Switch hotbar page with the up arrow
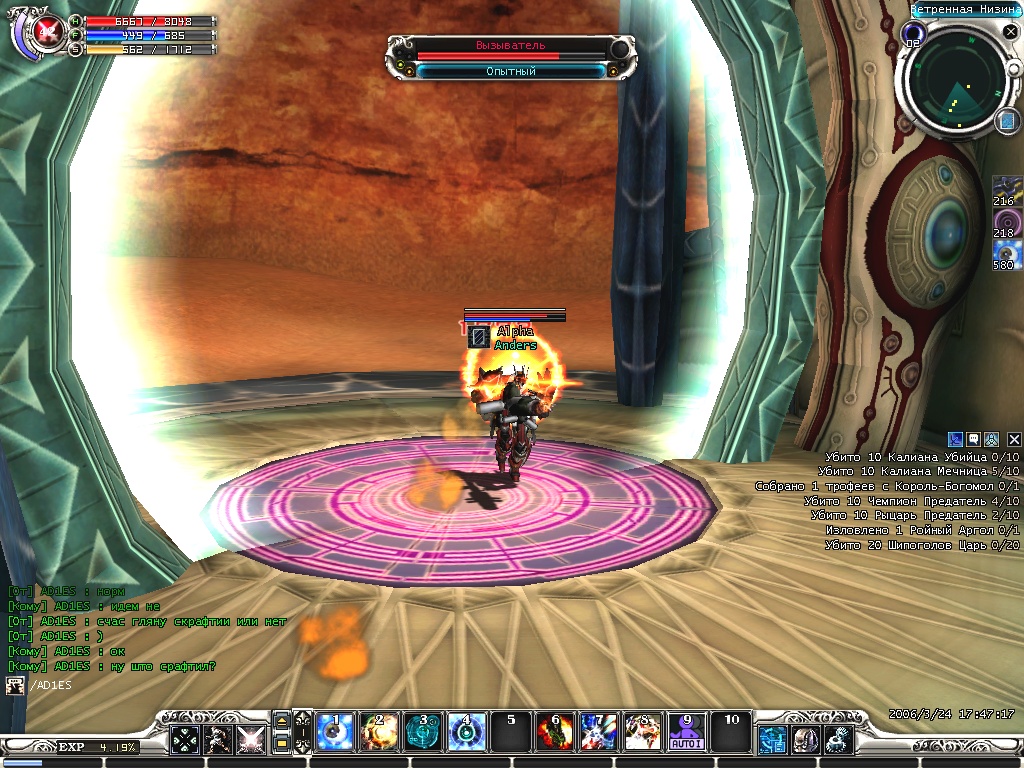The height and width of the screenshot is (768, 1024). coord(281,721)
